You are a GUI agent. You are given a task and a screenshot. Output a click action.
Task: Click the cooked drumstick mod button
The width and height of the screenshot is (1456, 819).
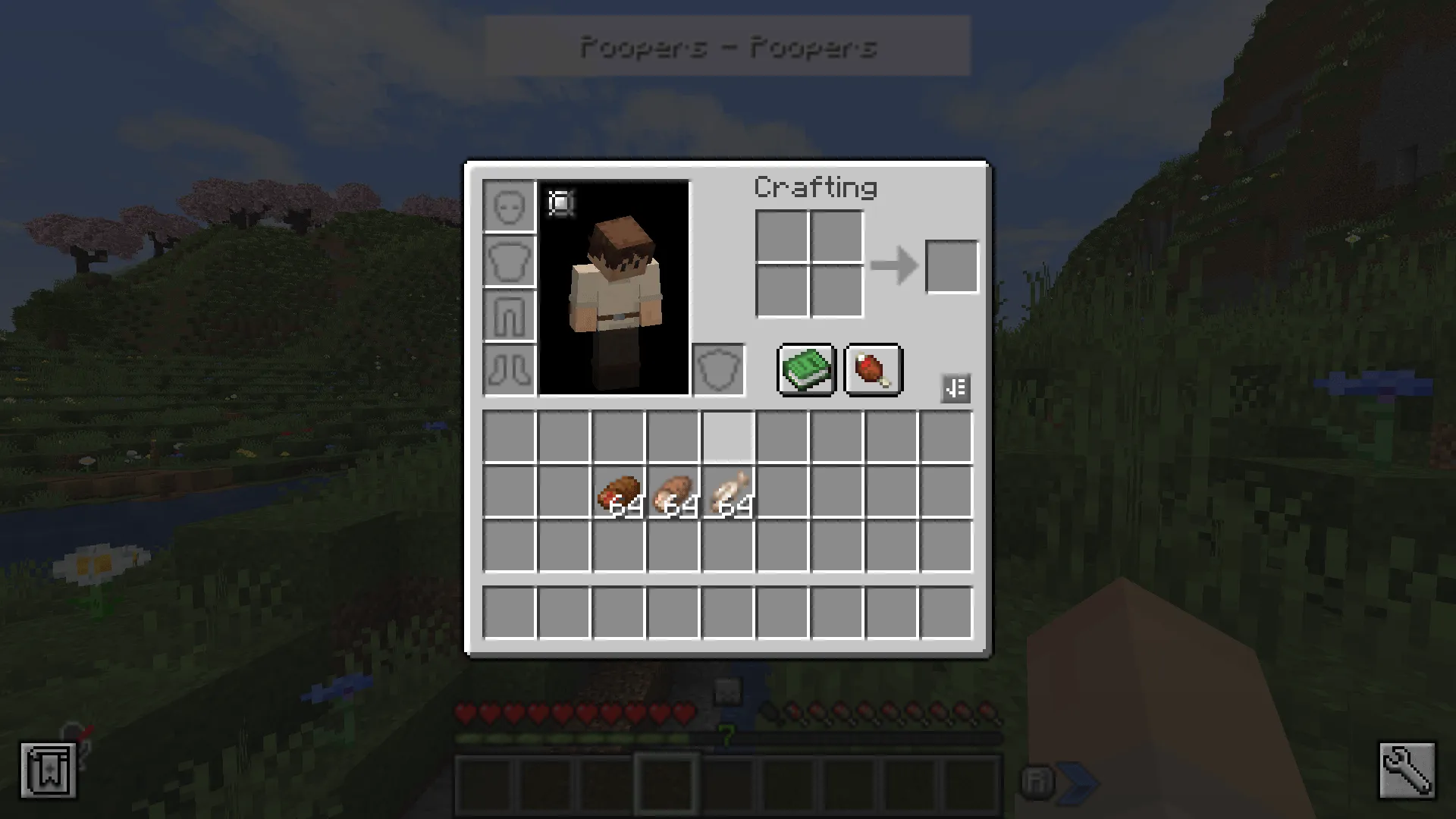click(872, 369)
